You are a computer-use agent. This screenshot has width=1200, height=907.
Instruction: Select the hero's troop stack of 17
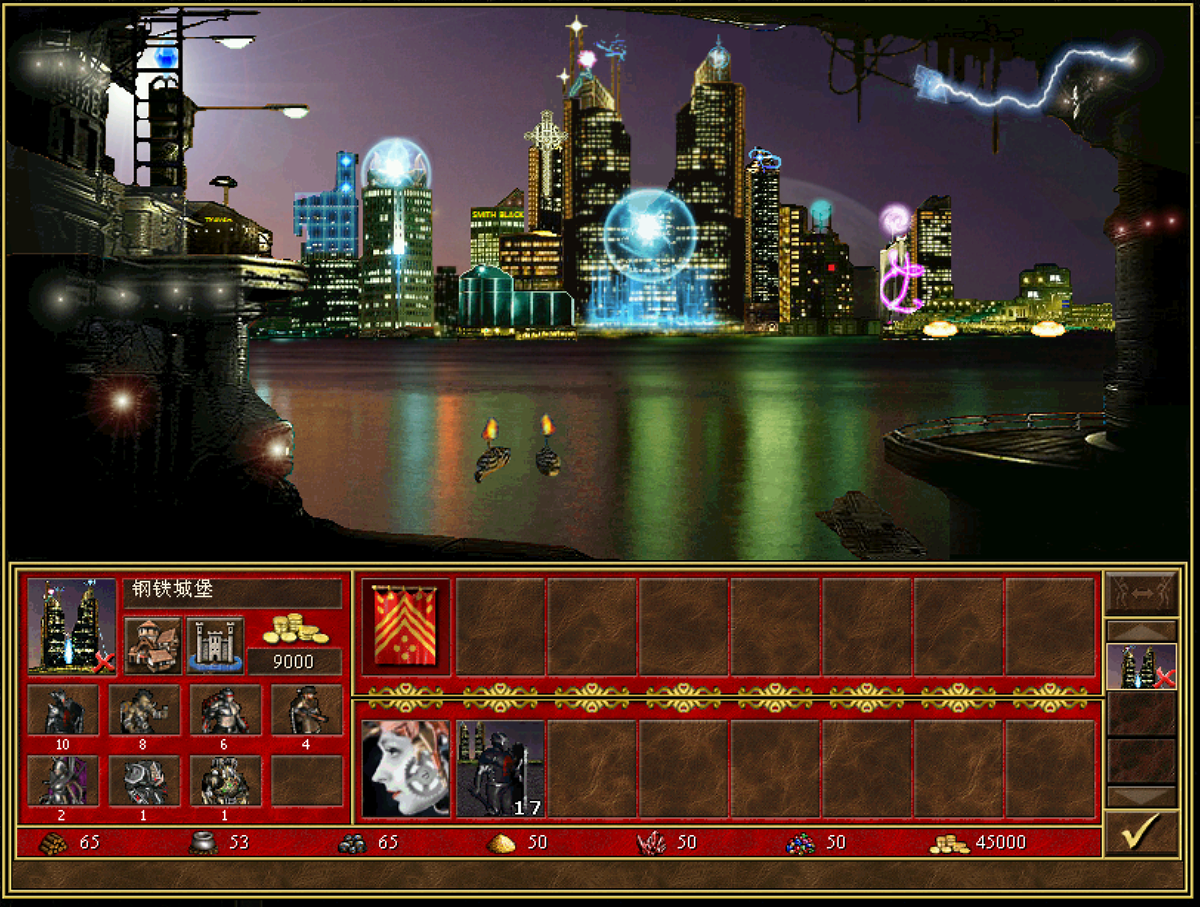[501, 768]
